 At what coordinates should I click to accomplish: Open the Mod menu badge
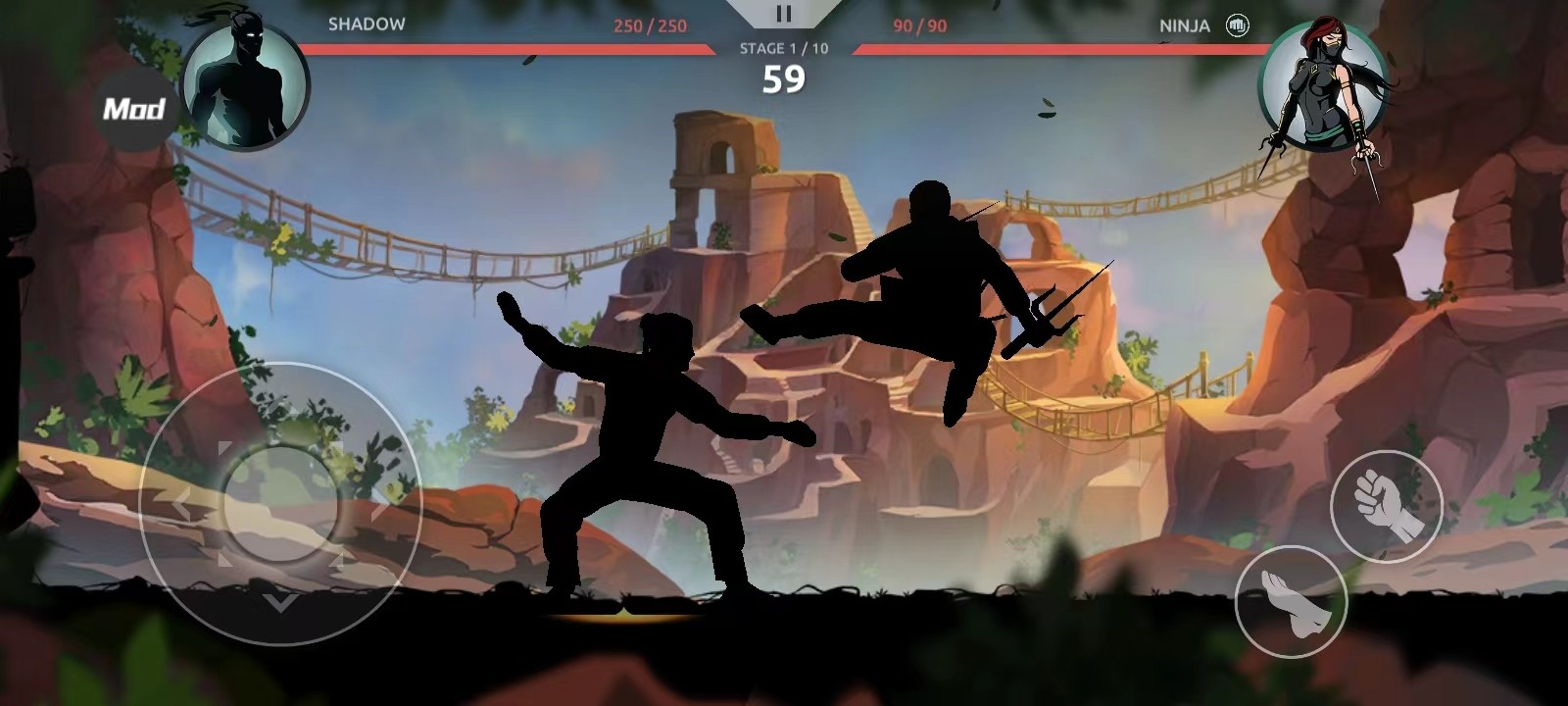click(x=134, y=109)
